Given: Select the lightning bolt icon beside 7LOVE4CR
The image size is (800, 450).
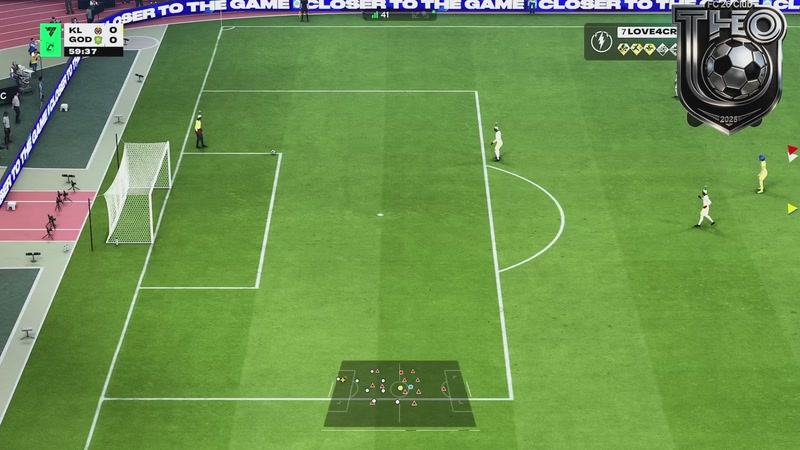Looking at the screenshot, I should [x=601, y=42].
